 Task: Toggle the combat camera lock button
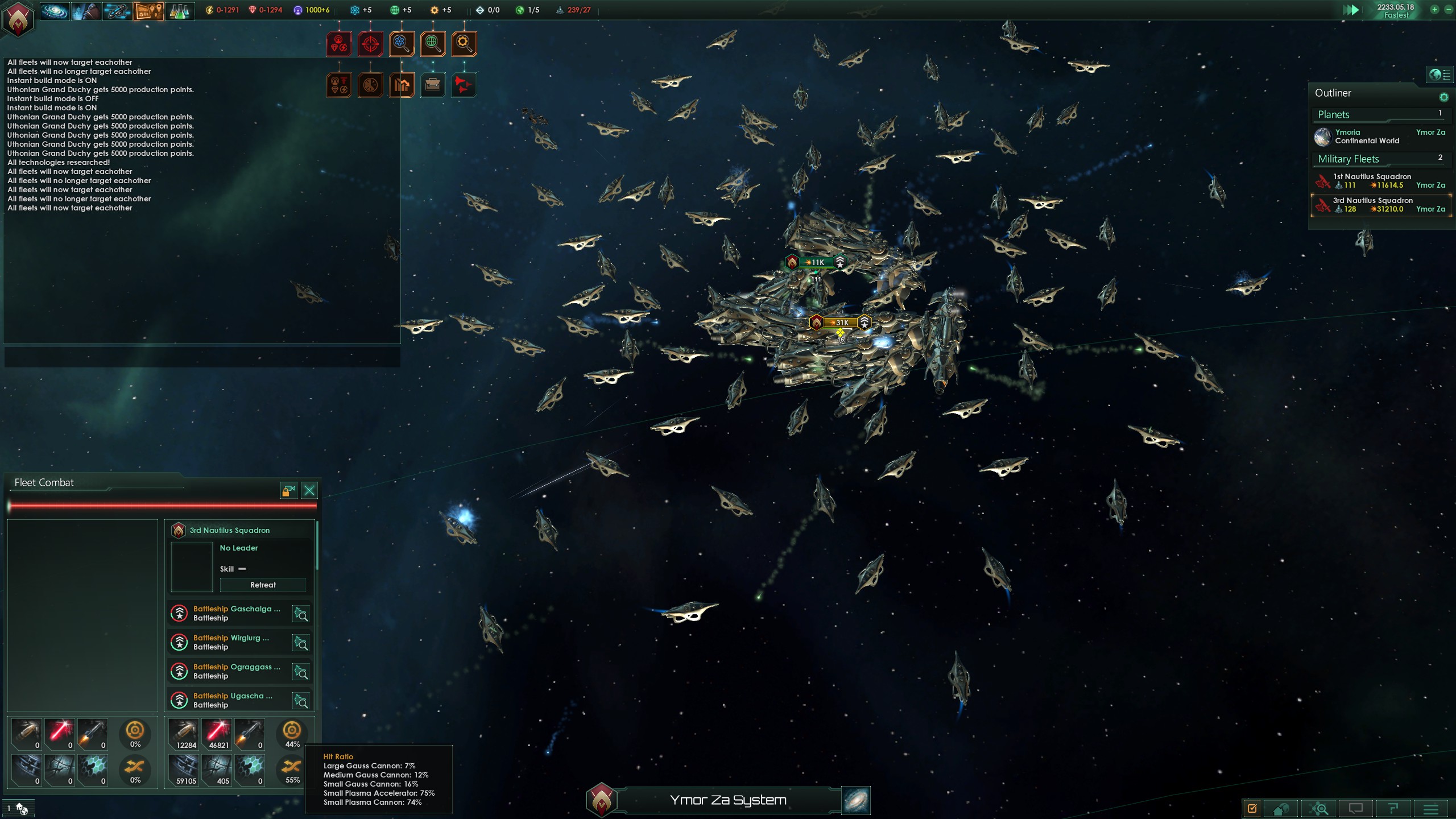click(288, 490)
